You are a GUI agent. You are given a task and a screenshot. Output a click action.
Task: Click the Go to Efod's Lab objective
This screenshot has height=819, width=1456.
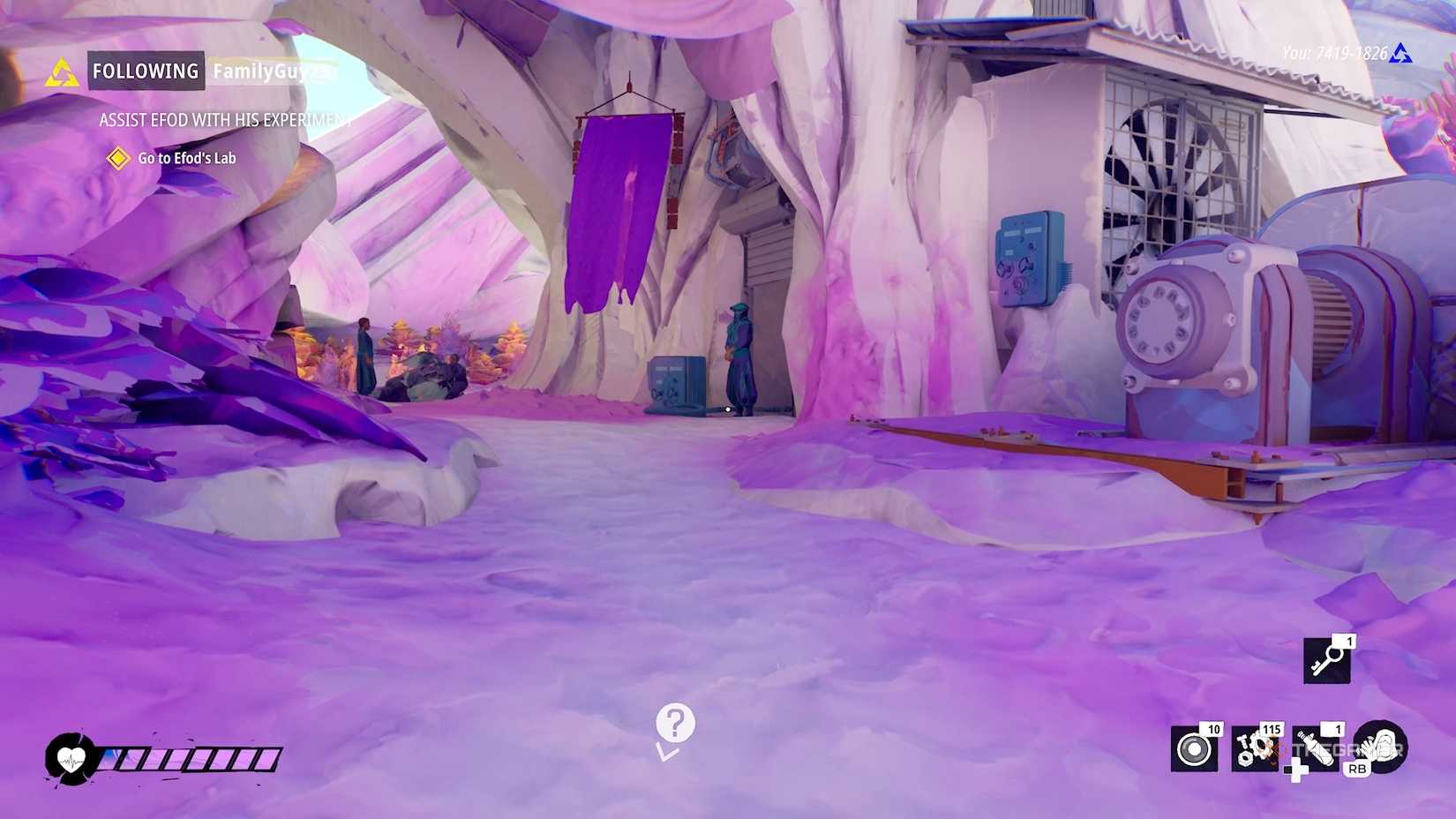(187, 159)
